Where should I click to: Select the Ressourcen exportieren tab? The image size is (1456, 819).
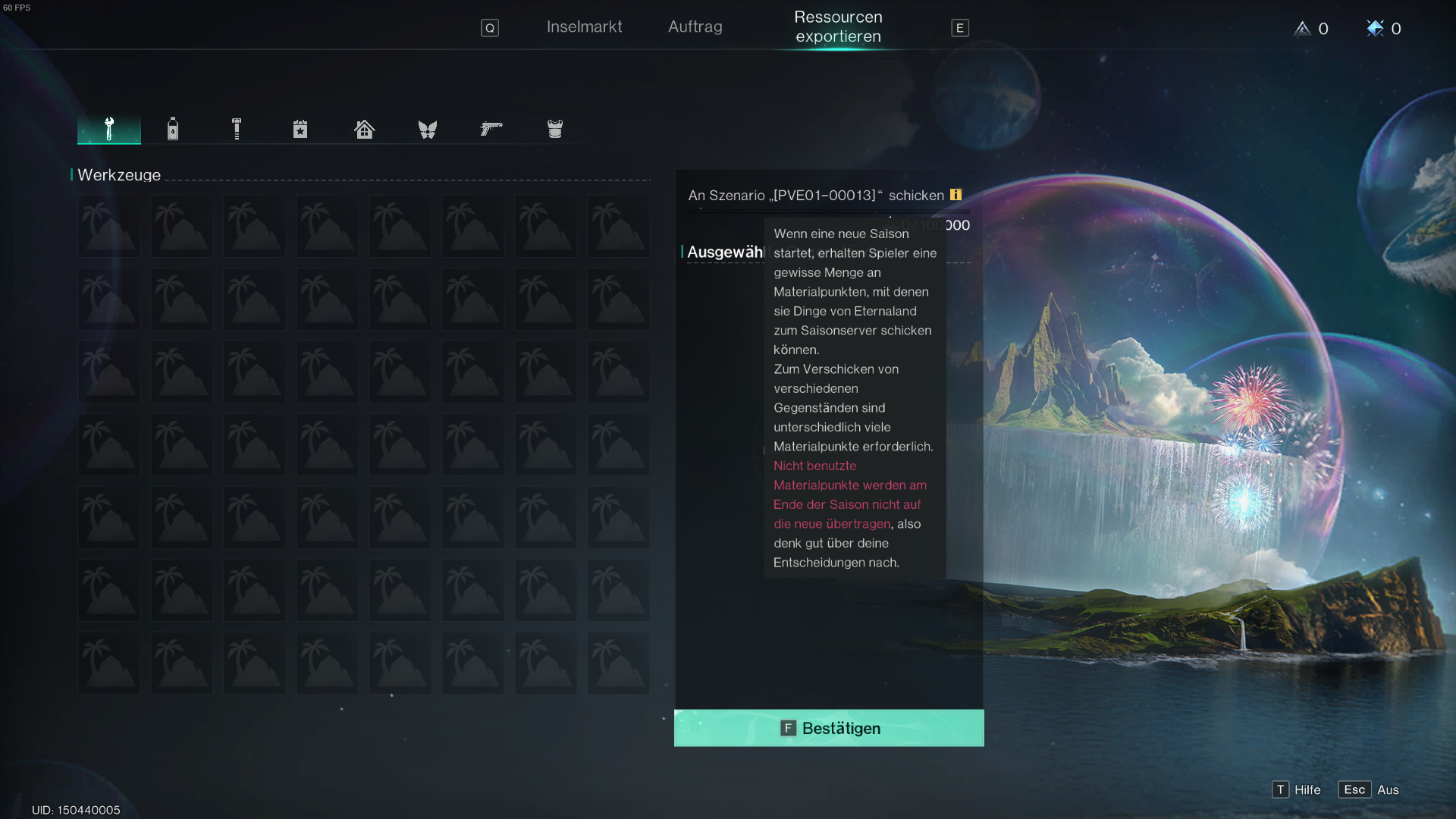838,27
